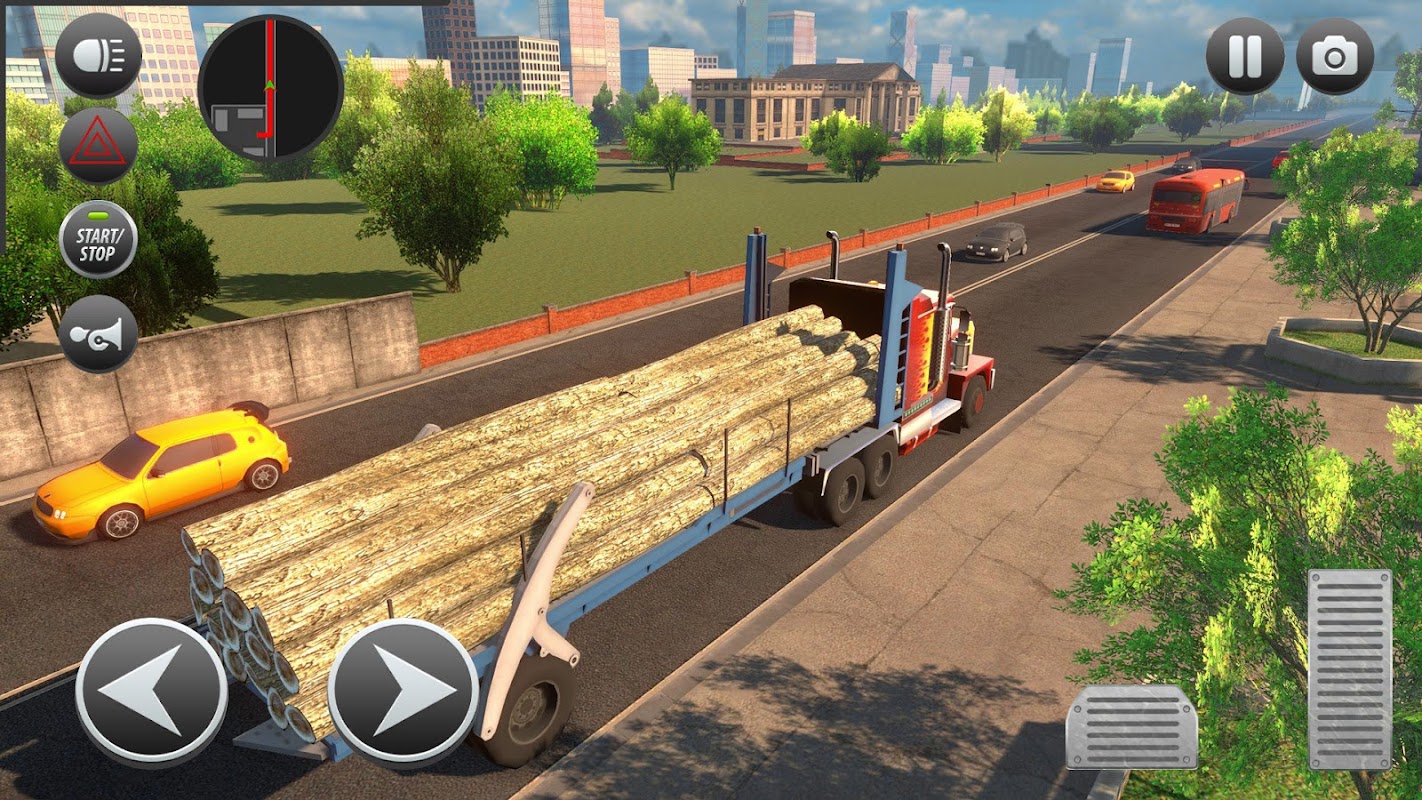Hit the wide brake pedal
Screen dimensions: 1422x800
click(x=1132, y=727)
